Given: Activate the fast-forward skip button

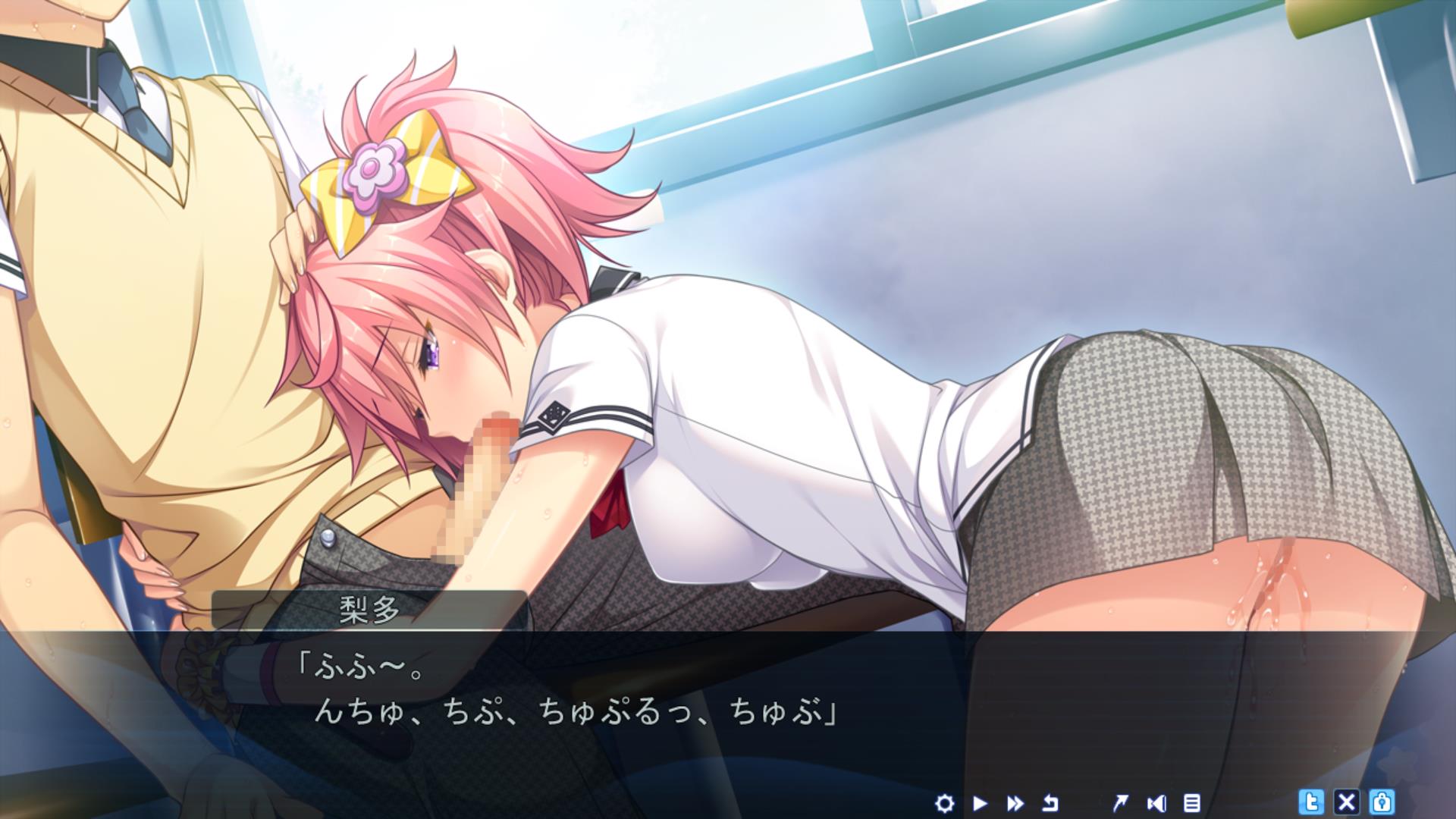Looking at the screenshot, I should pyautogui.click(x=1015, y=802).
